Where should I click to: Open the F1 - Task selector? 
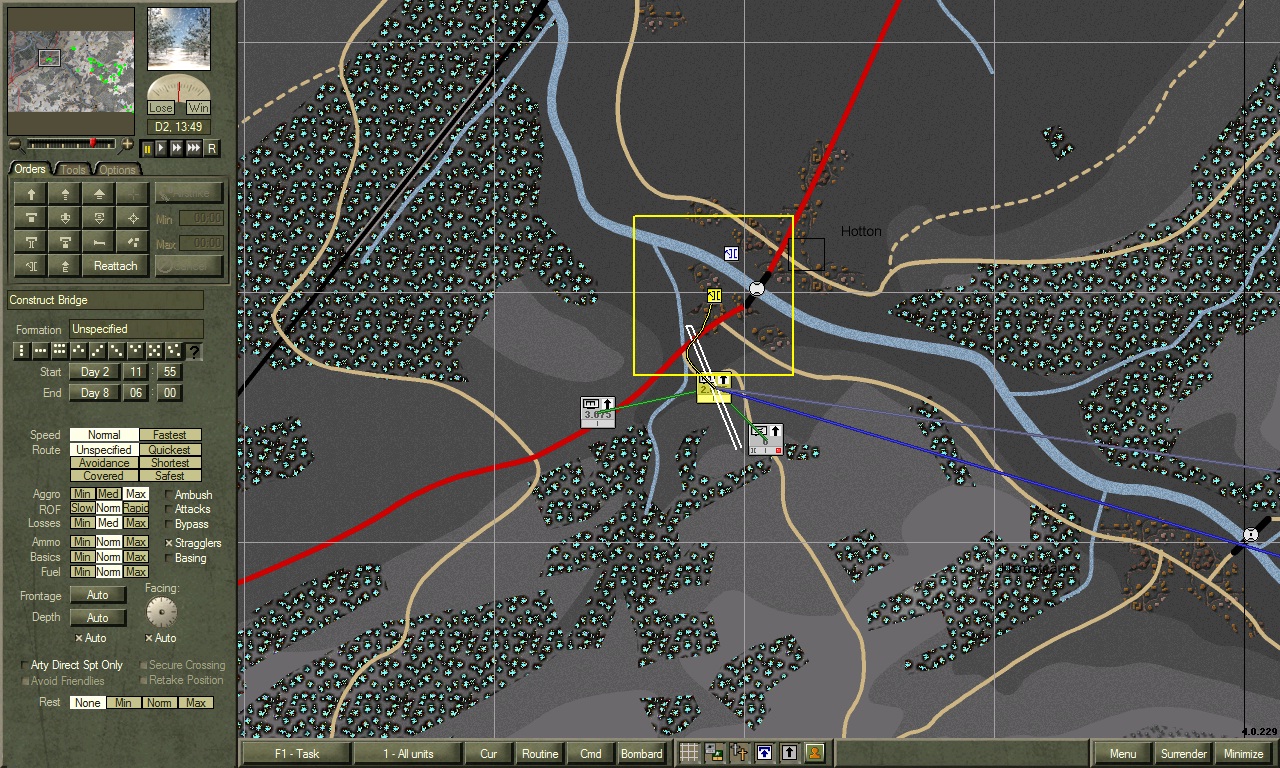(296, 754)
